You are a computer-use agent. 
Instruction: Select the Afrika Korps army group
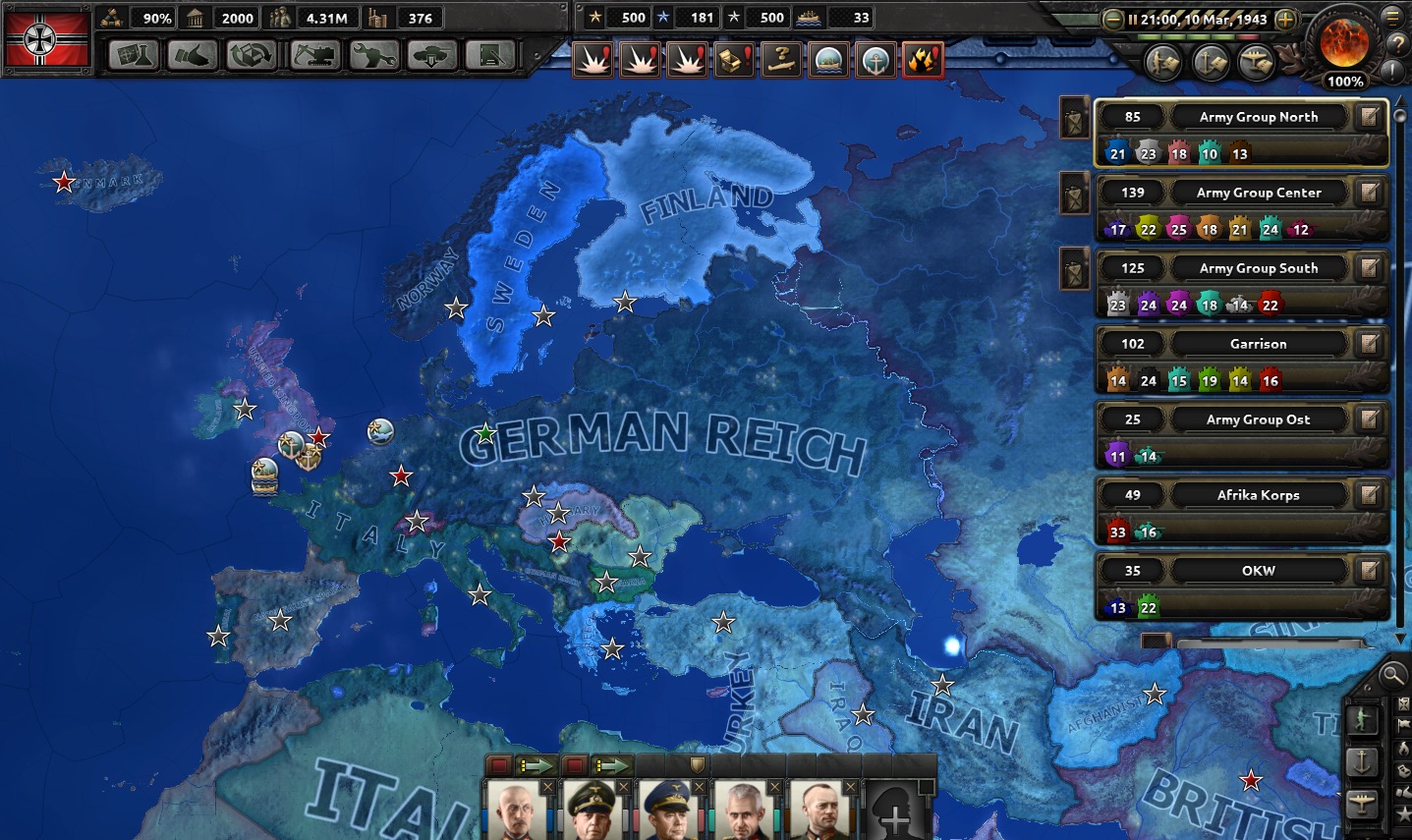(1258, 495)
